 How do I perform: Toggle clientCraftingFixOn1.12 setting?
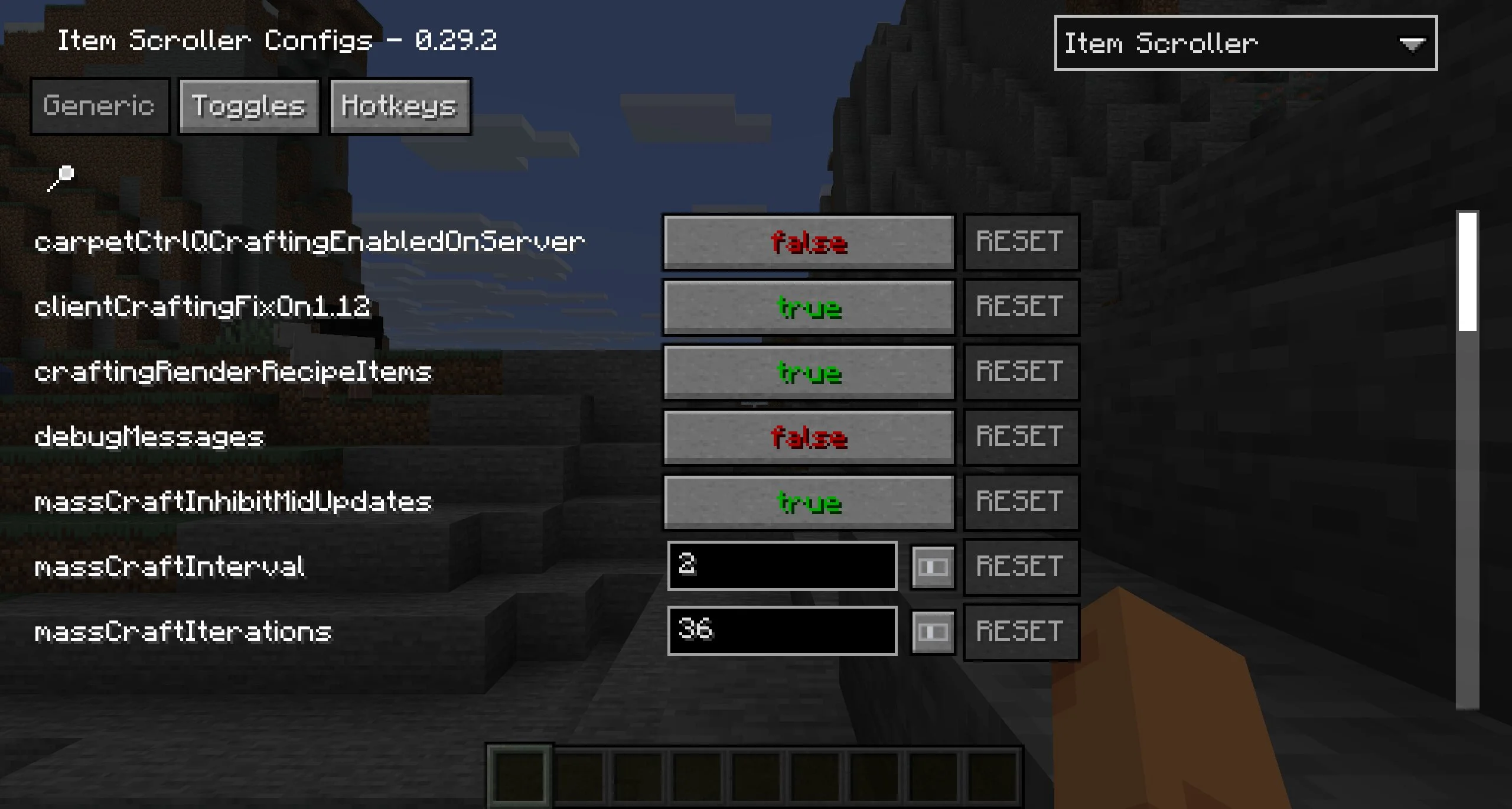coord(809,307)
